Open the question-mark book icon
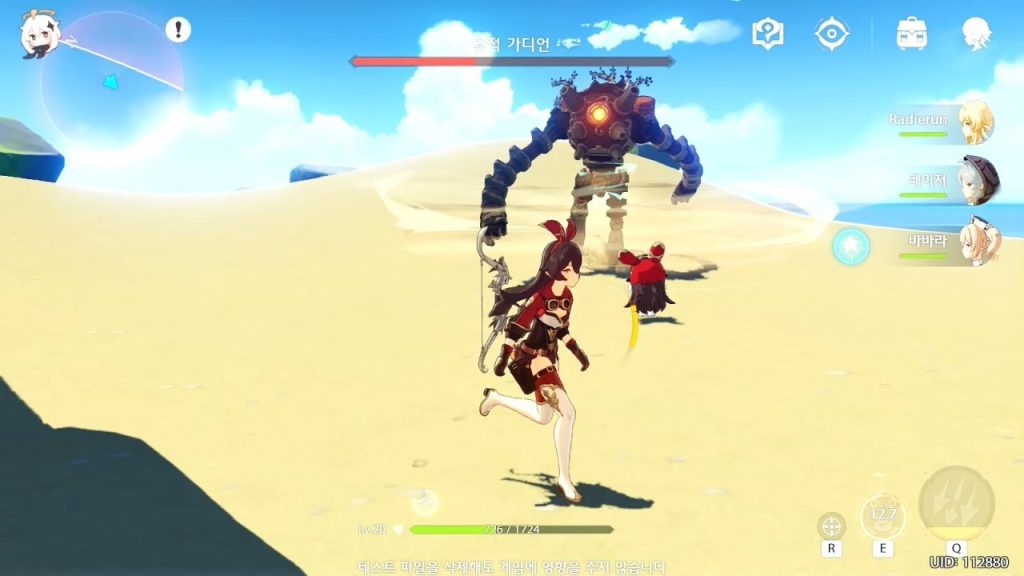 click(x=768, y=34)
